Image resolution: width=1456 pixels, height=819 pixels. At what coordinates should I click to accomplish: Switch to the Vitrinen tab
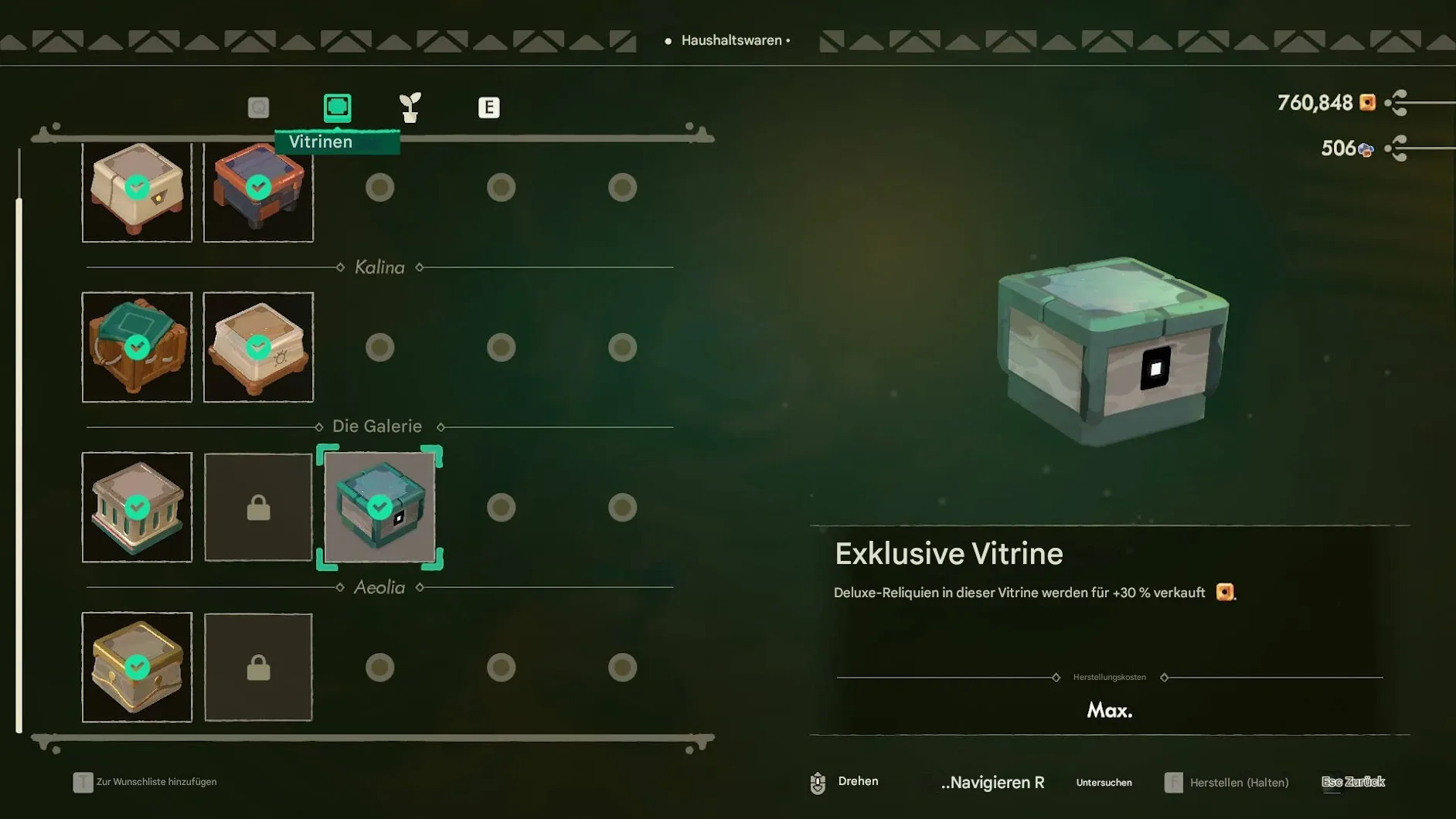click(x=336, y=141)
